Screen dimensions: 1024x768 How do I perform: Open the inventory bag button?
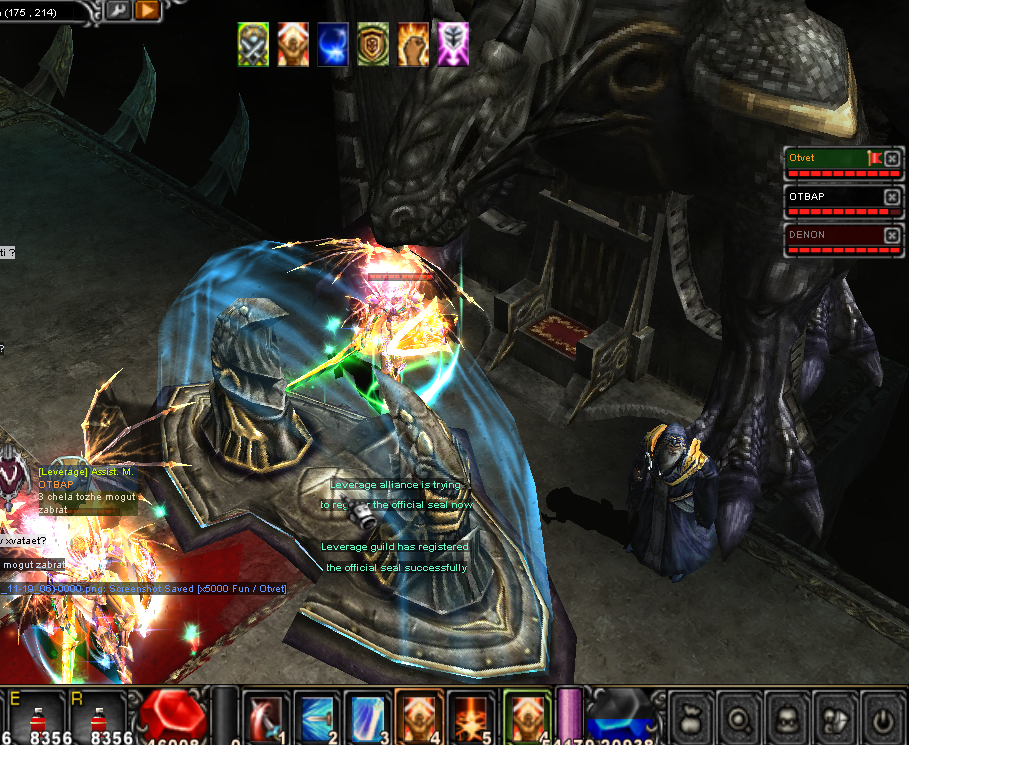tap(691, 718)
